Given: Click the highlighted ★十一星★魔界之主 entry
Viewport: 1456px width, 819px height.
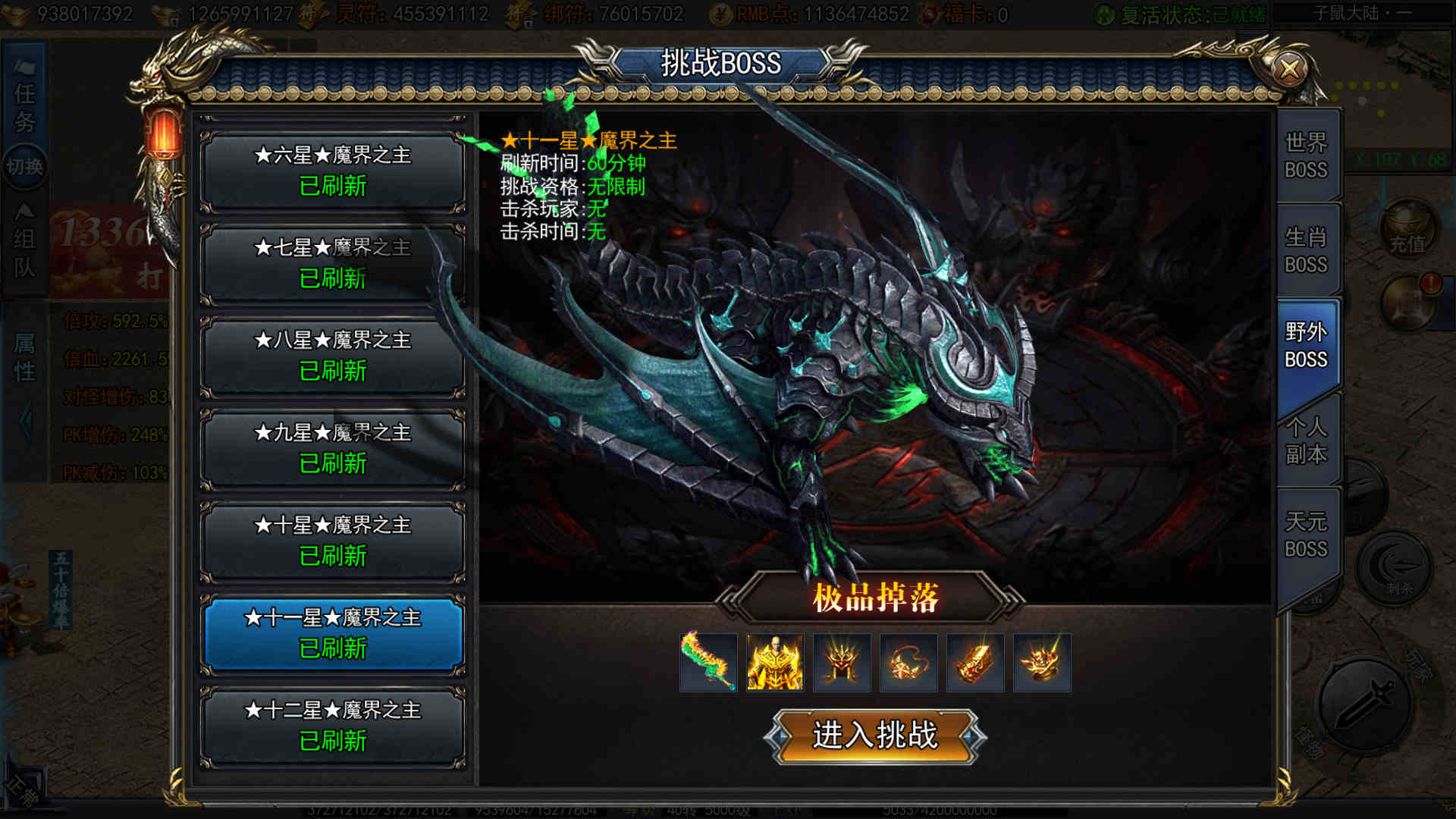Looking at the screenshot, I should point(332,634).
